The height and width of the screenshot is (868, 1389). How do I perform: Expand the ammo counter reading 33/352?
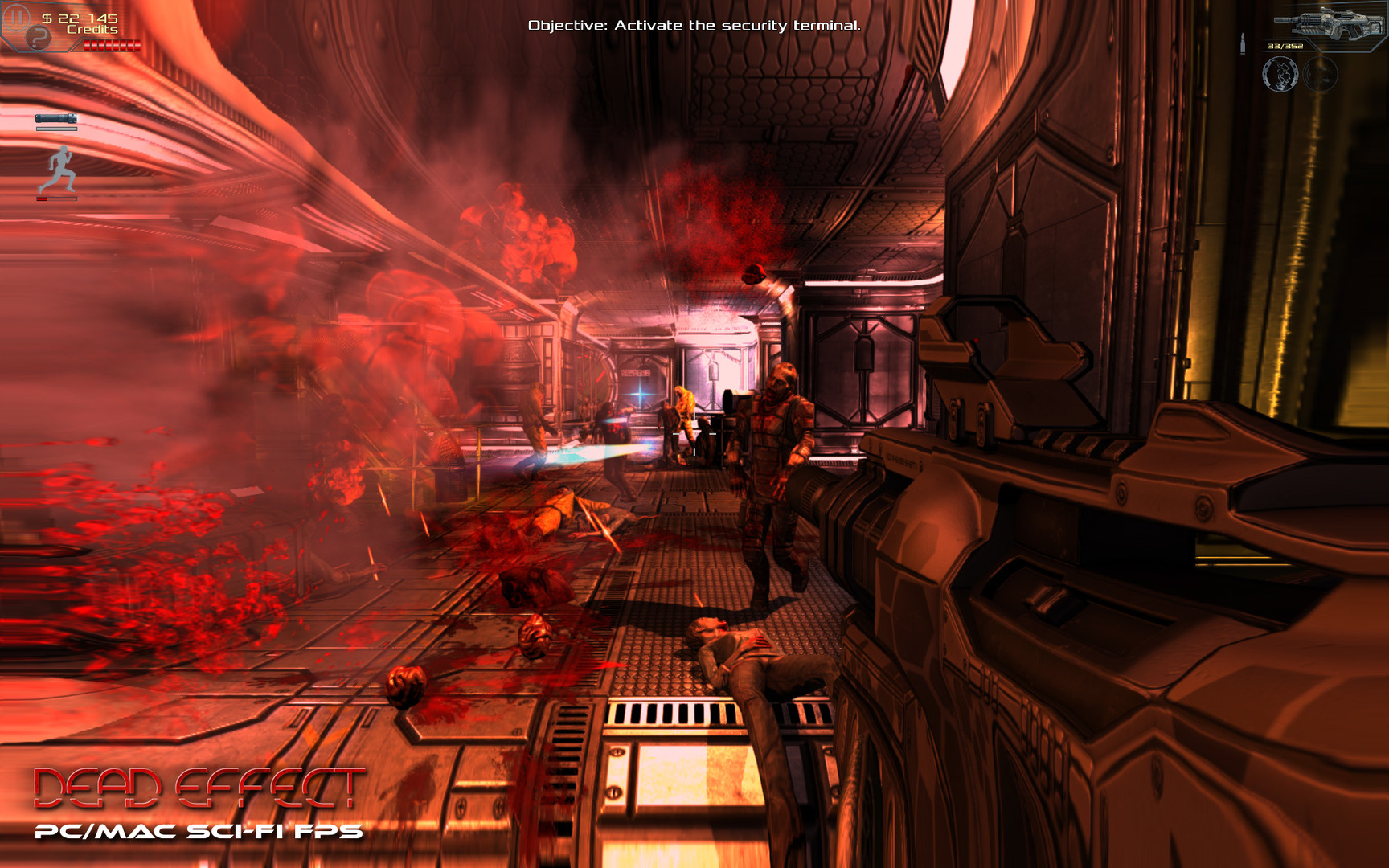click(x=1284, y=47)
